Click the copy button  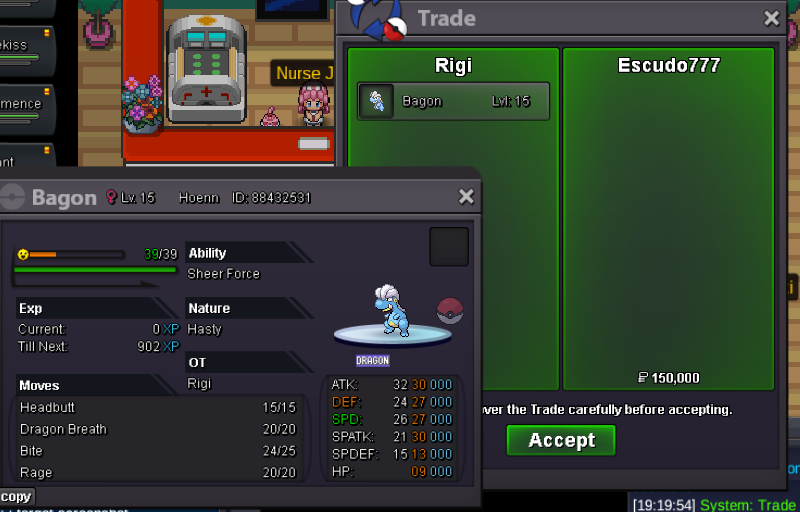(x=16, y=497)
